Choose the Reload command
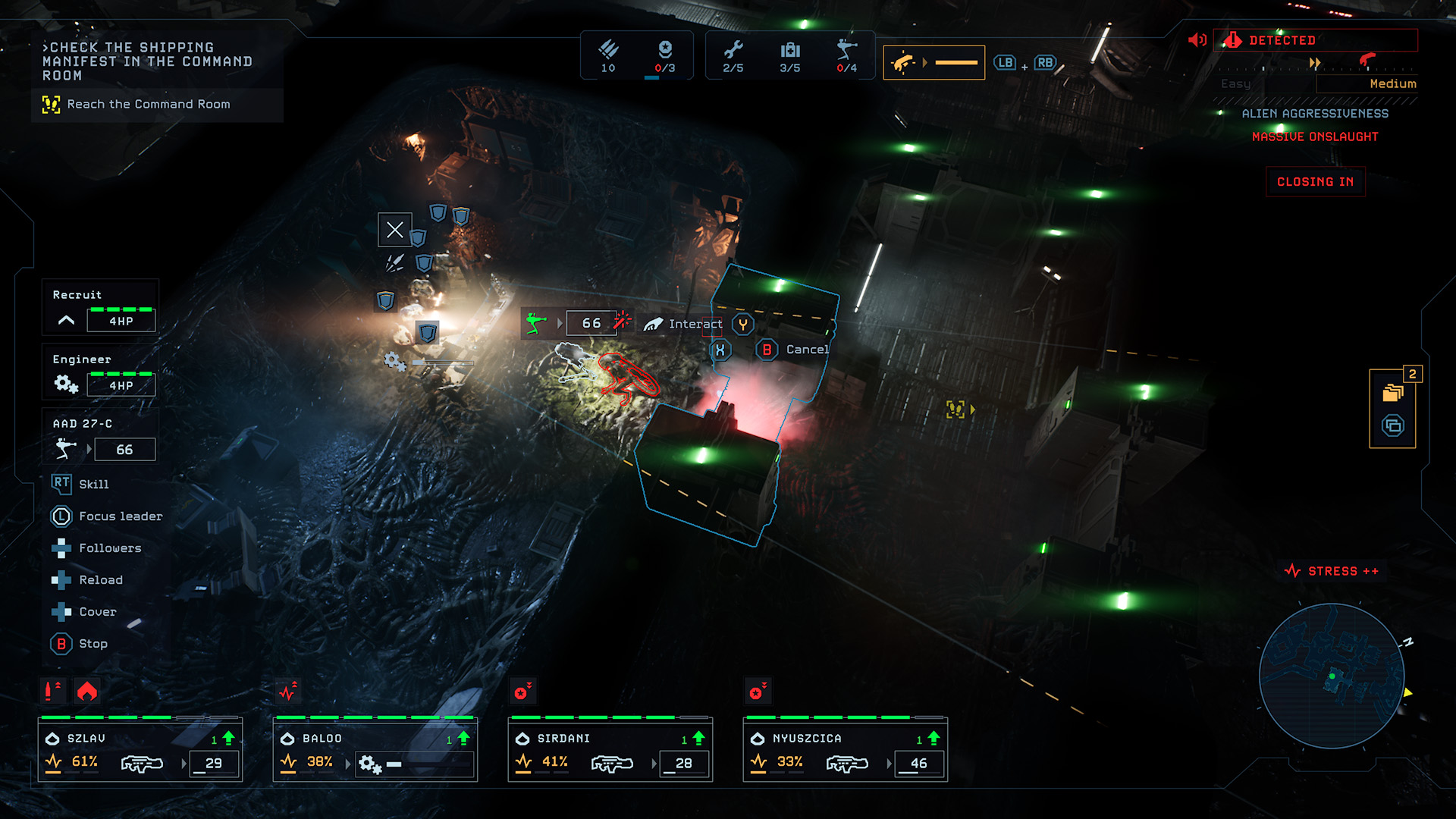The width and height of the screenshot is (1456, 819). coord(100,580)
